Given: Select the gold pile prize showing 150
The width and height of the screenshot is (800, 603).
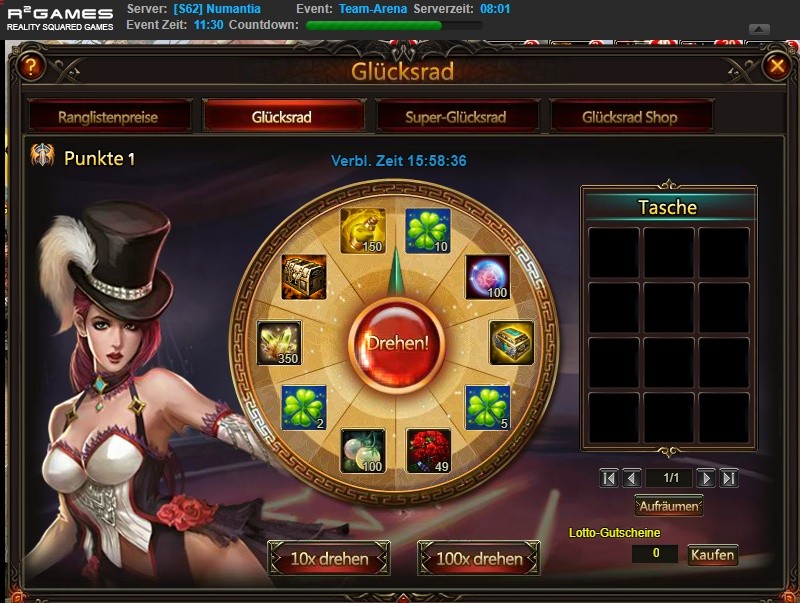Looking at the screenshot, I should click(x=362, y=231).
